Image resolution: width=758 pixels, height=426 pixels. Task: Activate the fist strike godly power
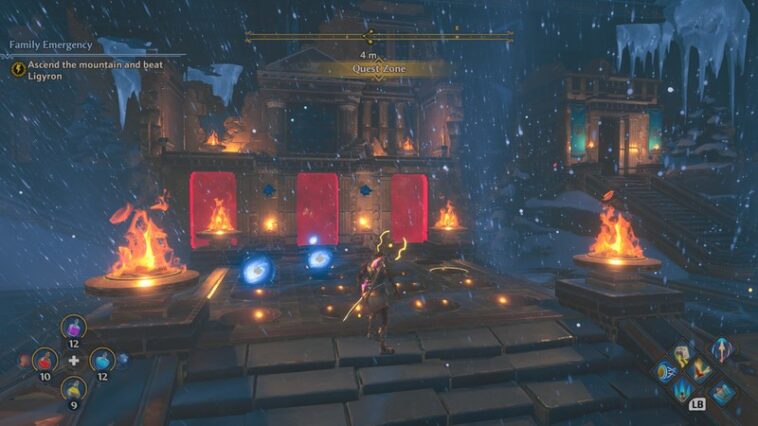(681, 355)
